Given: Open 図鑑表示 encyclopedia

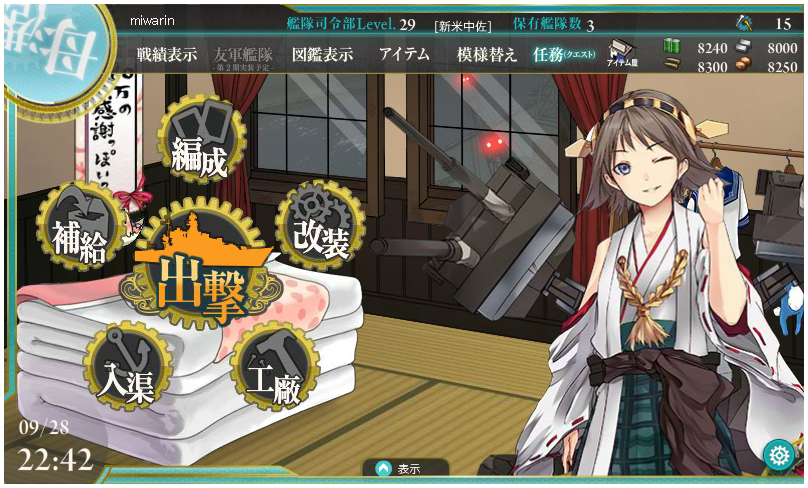Looking at the screenshot, I should pos(322,55).
